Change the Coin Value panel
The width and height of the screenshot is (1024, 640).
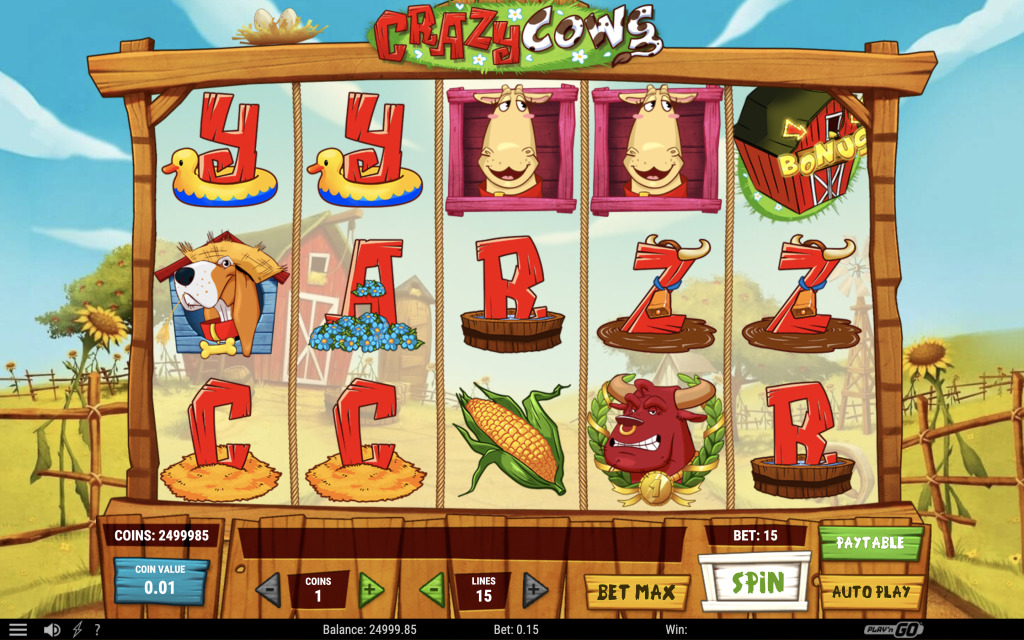tap(161, 581)
